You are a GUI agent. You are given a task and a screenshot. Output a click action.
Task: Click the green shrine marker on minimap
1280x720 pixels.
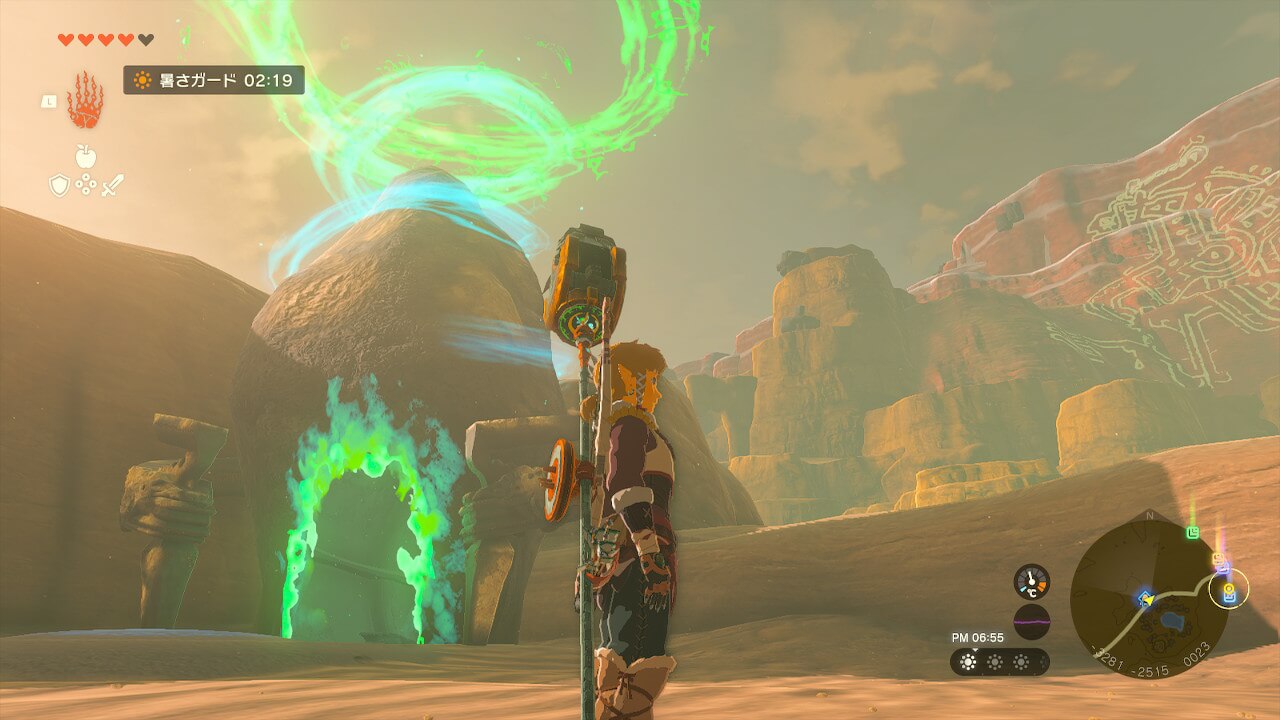pos(1193,532)
